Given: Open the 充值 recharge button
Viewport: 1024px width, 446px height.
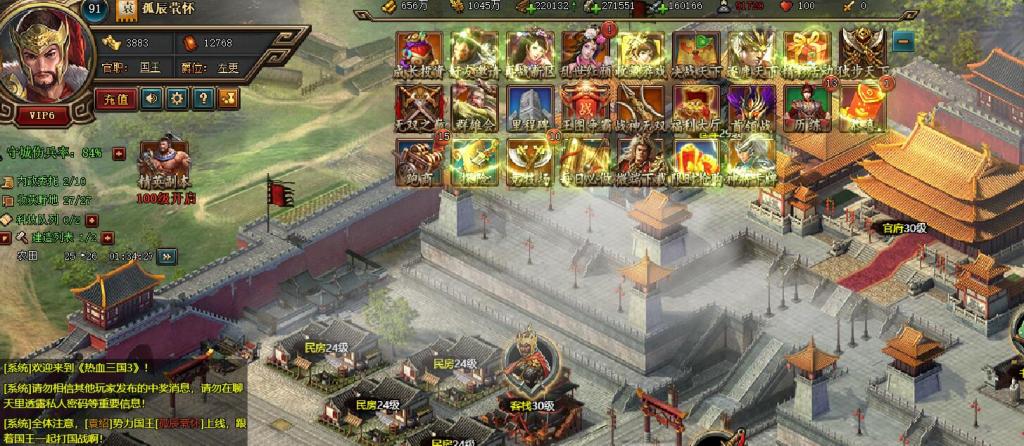Looking at the screenshot, I should (x=115, y=98).
